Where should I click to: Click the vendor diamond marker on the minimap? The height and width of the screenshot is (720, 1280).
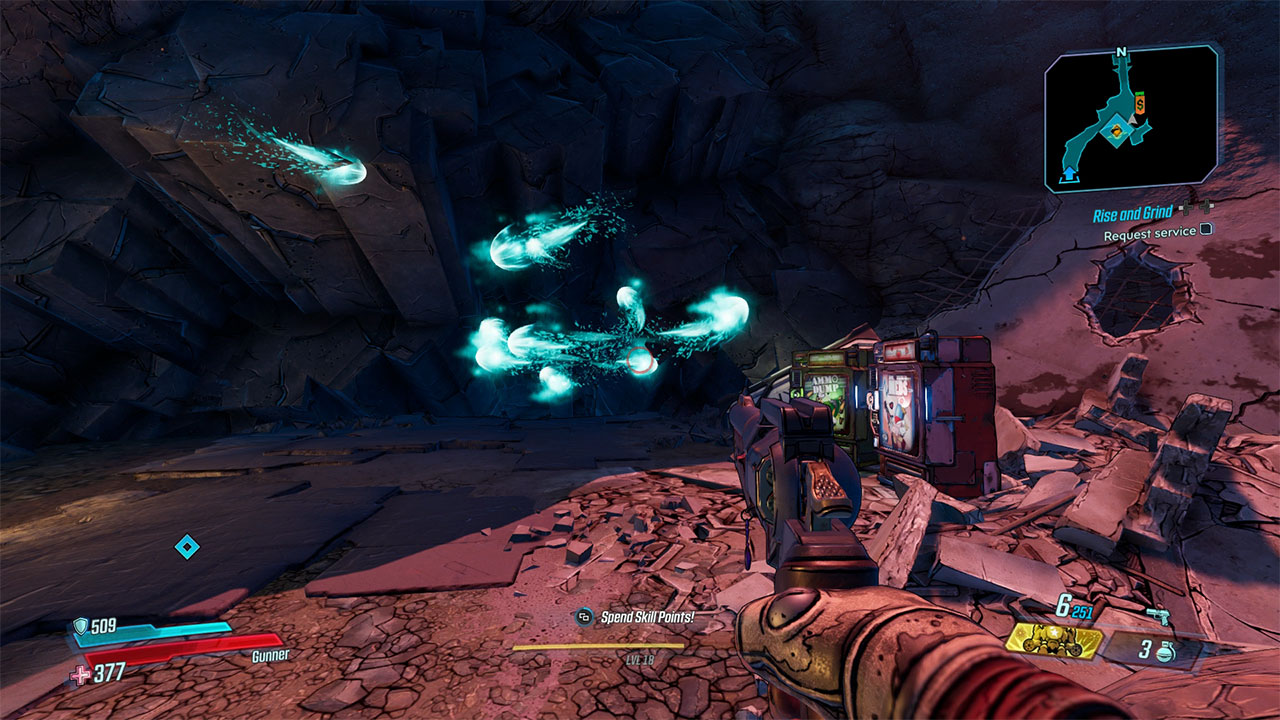[1116, 131]
